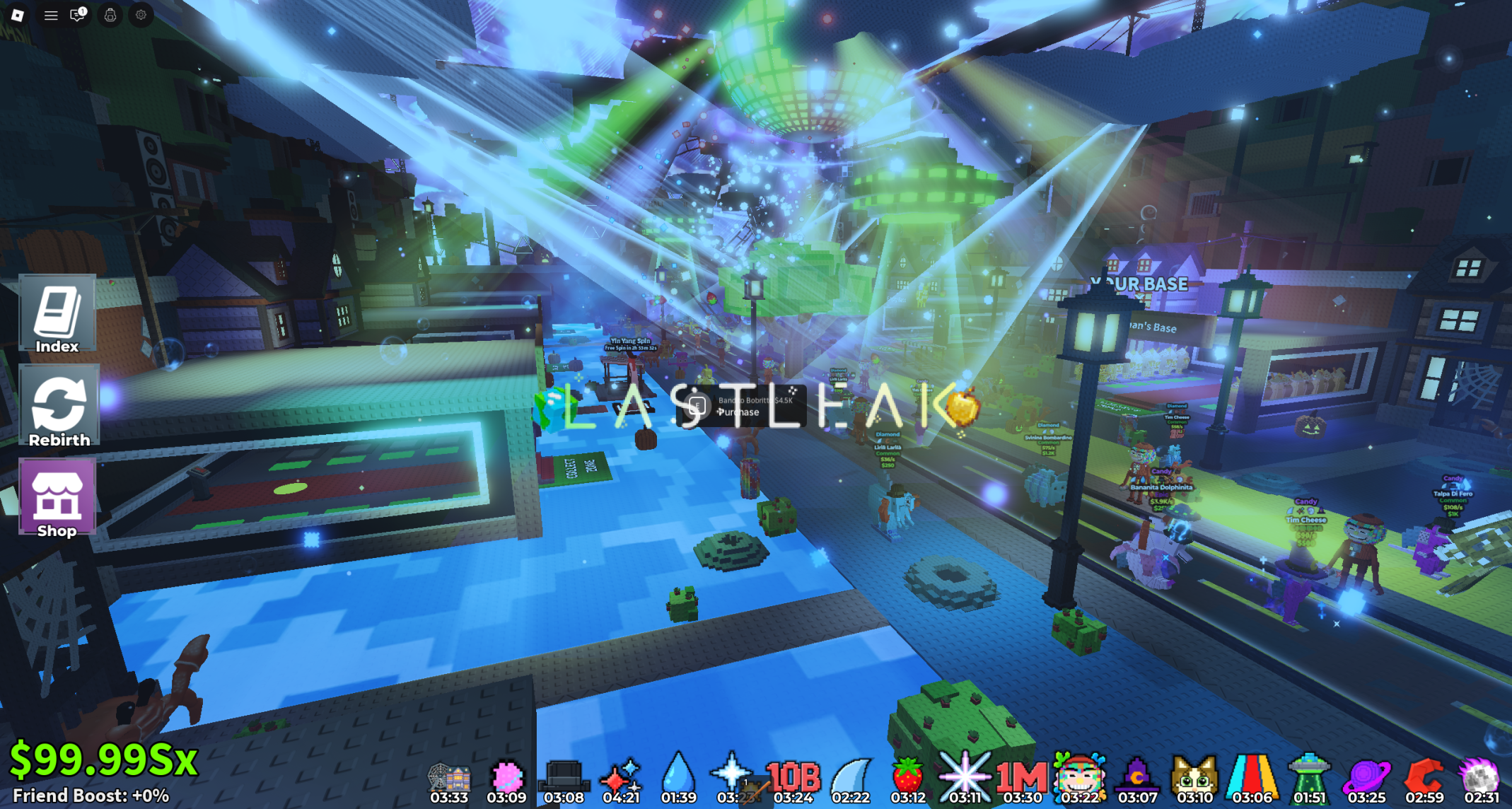This screenshot has height=809, width=1512.
Task: Open the Shop
Action: pos(57,499)
